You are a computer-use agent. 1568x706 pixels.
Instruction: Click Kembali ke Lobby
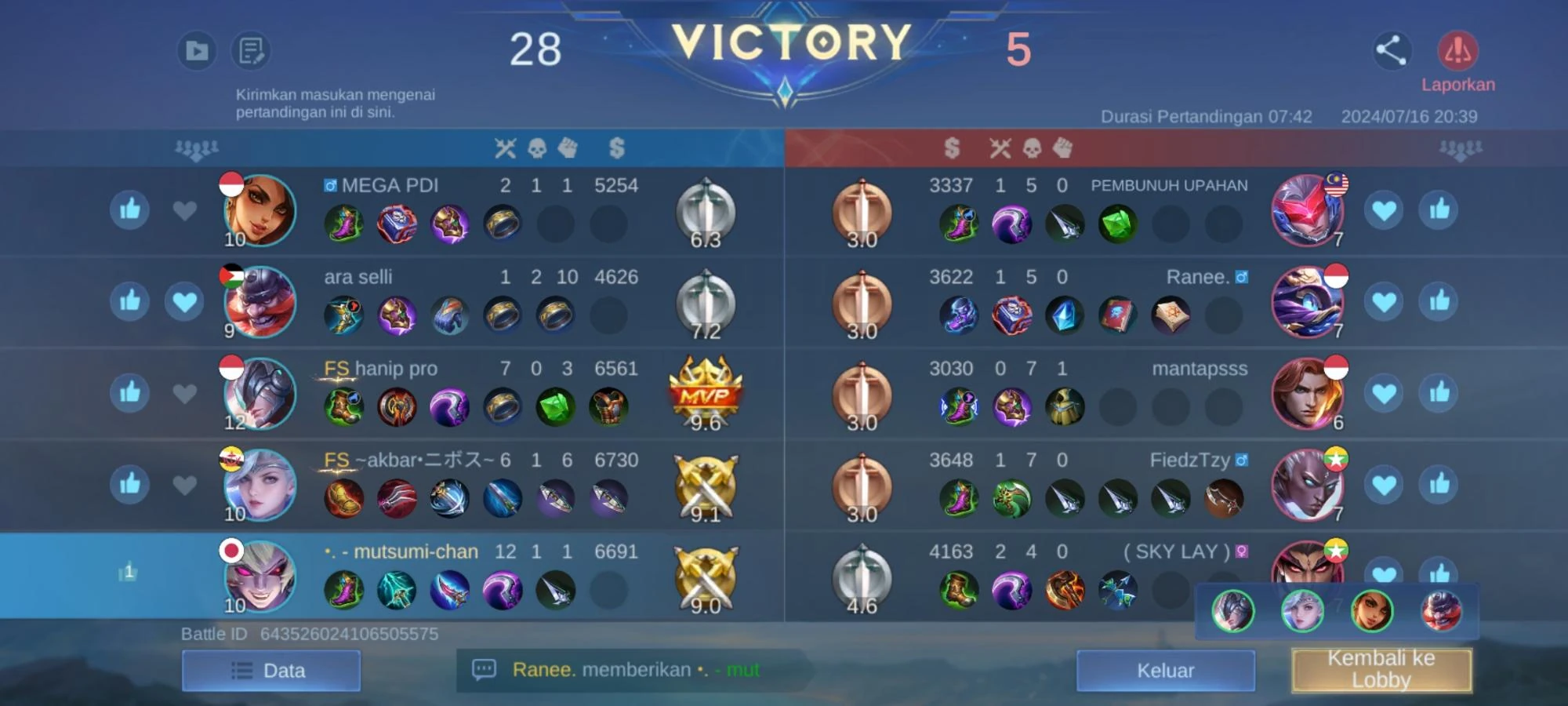coord(1381,671)
